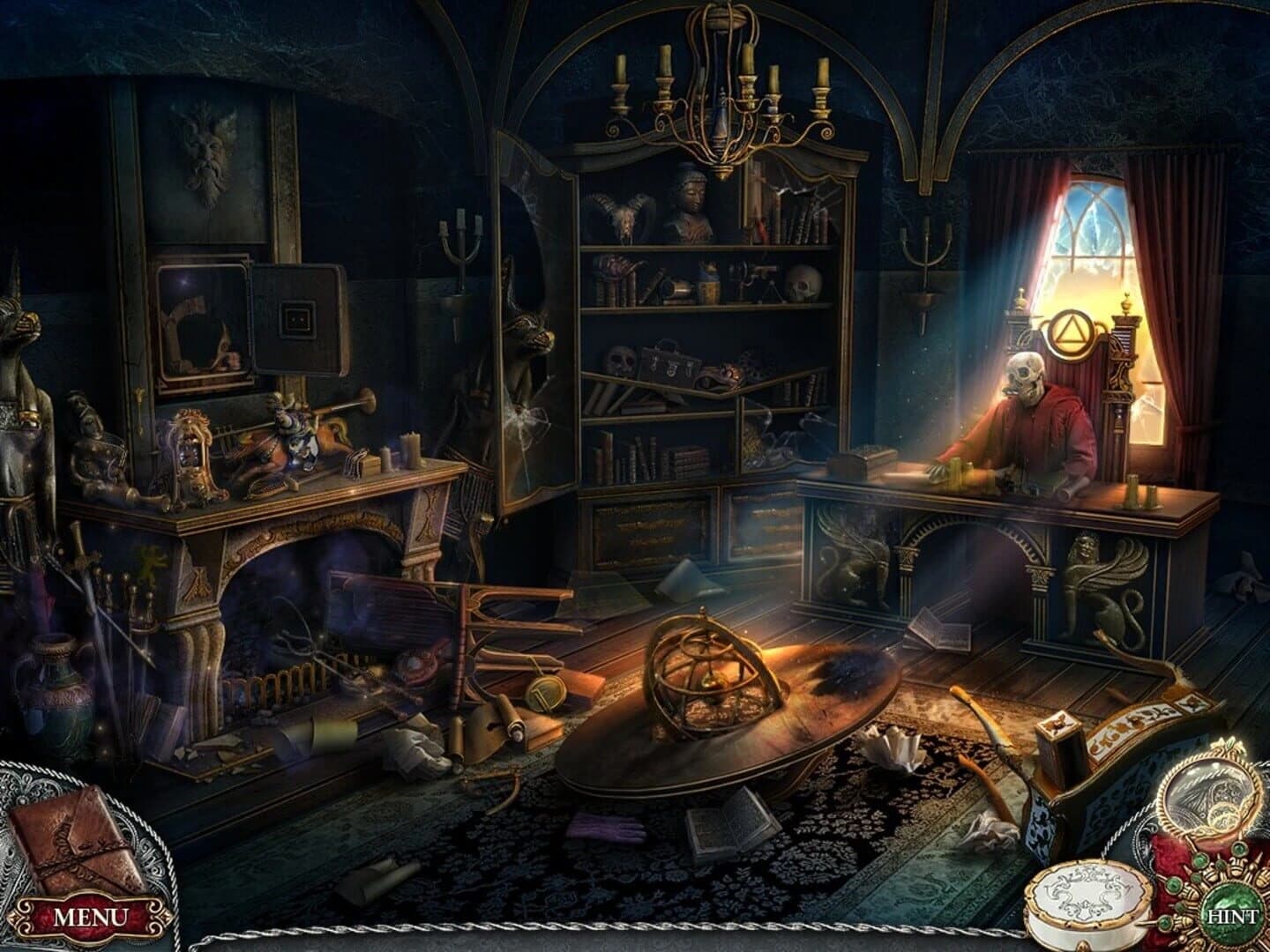Toggle the candle chandelier hanging overhead

723,106
